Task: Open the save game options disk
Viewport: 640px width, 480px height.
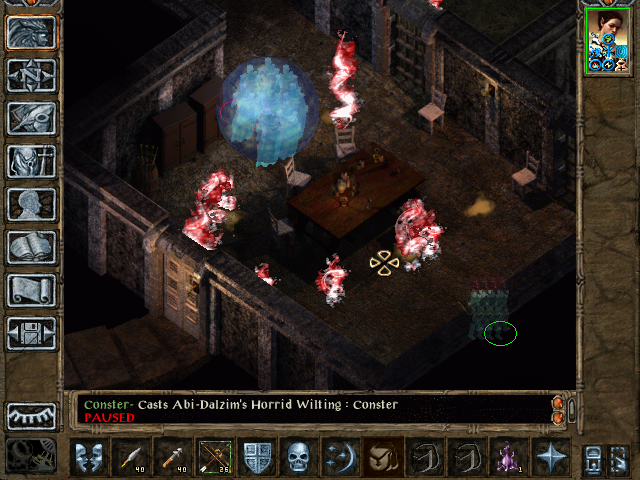Action: tap(31, 333)
